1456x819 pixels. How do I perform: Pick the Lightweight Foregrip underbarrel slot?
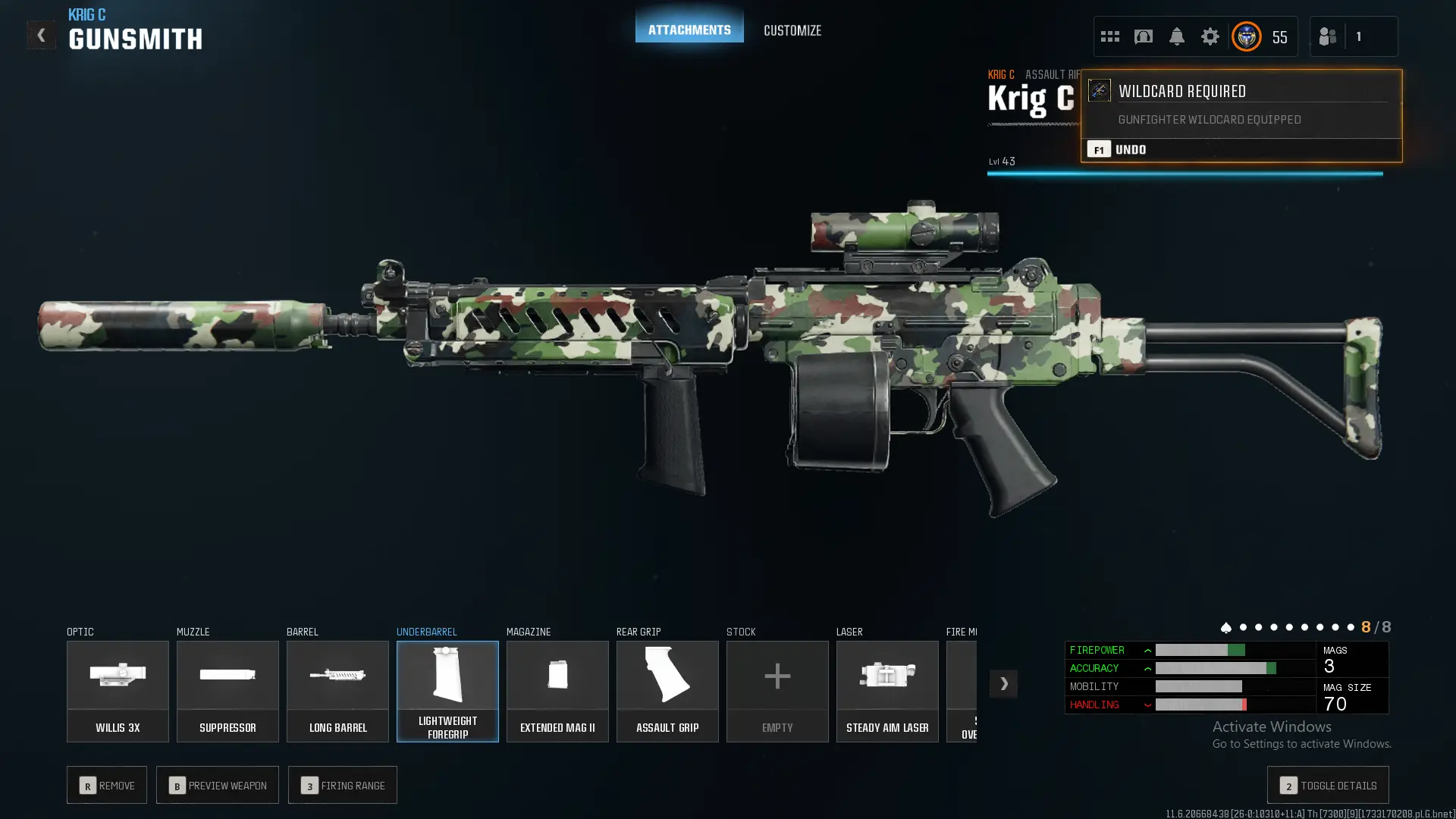[447, 691]
